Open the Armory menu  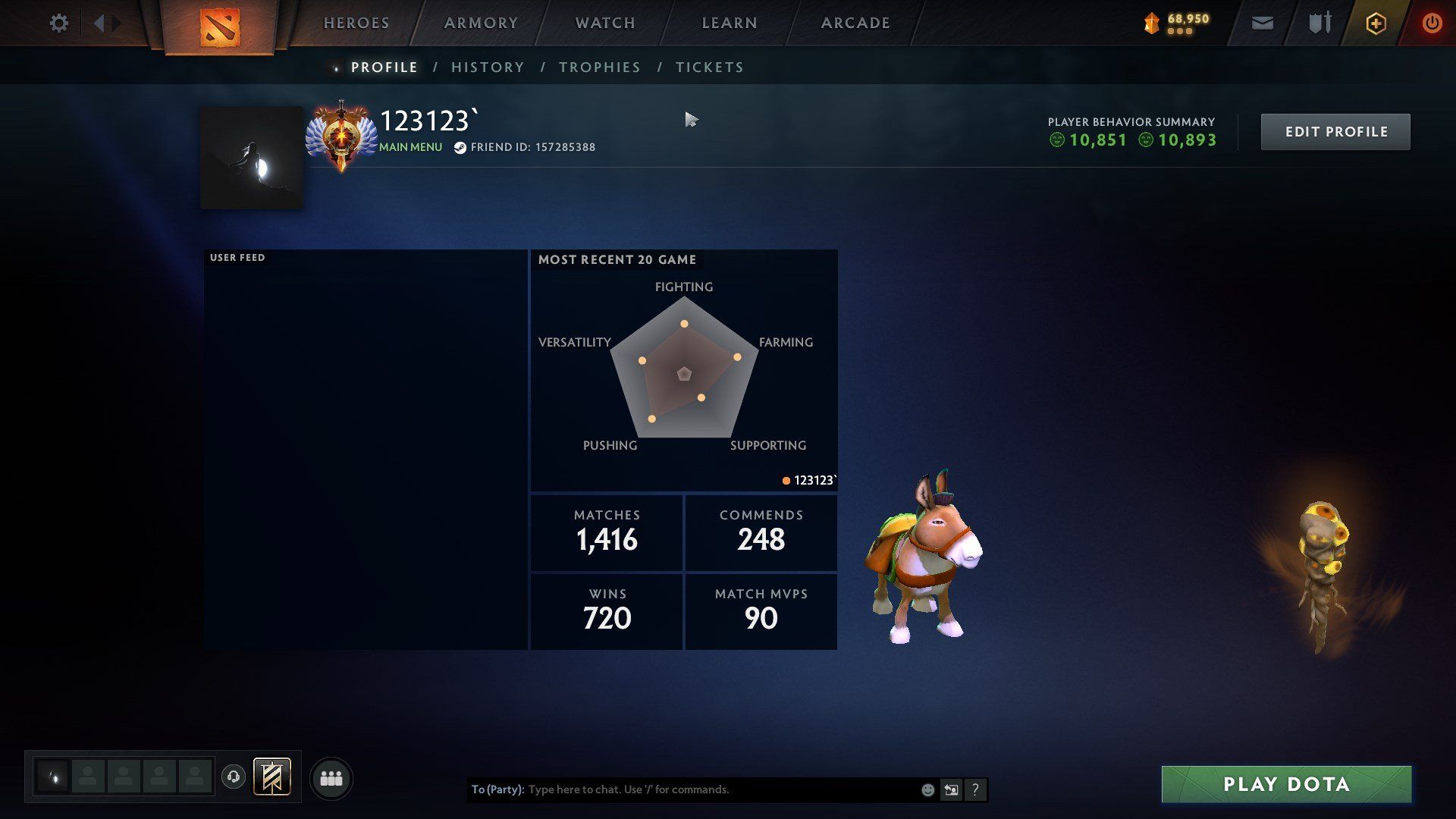coord(481,24)
